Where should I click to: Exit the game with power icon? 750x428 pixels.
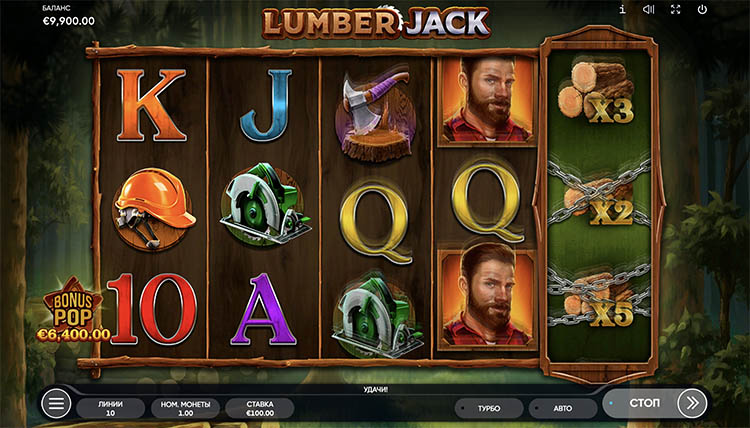point(702,10)
